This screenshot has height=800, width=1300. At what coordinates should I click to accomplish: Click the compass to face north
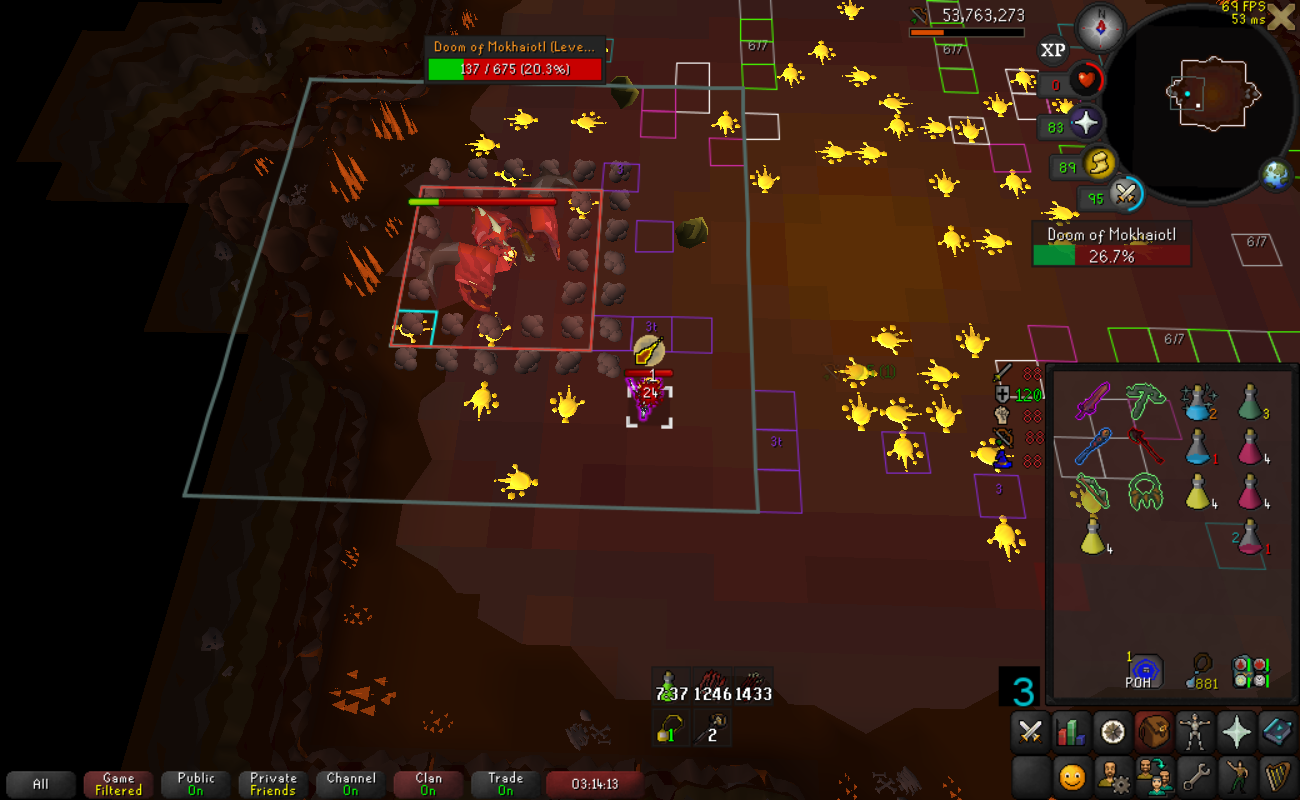[x=1100, y=27]
